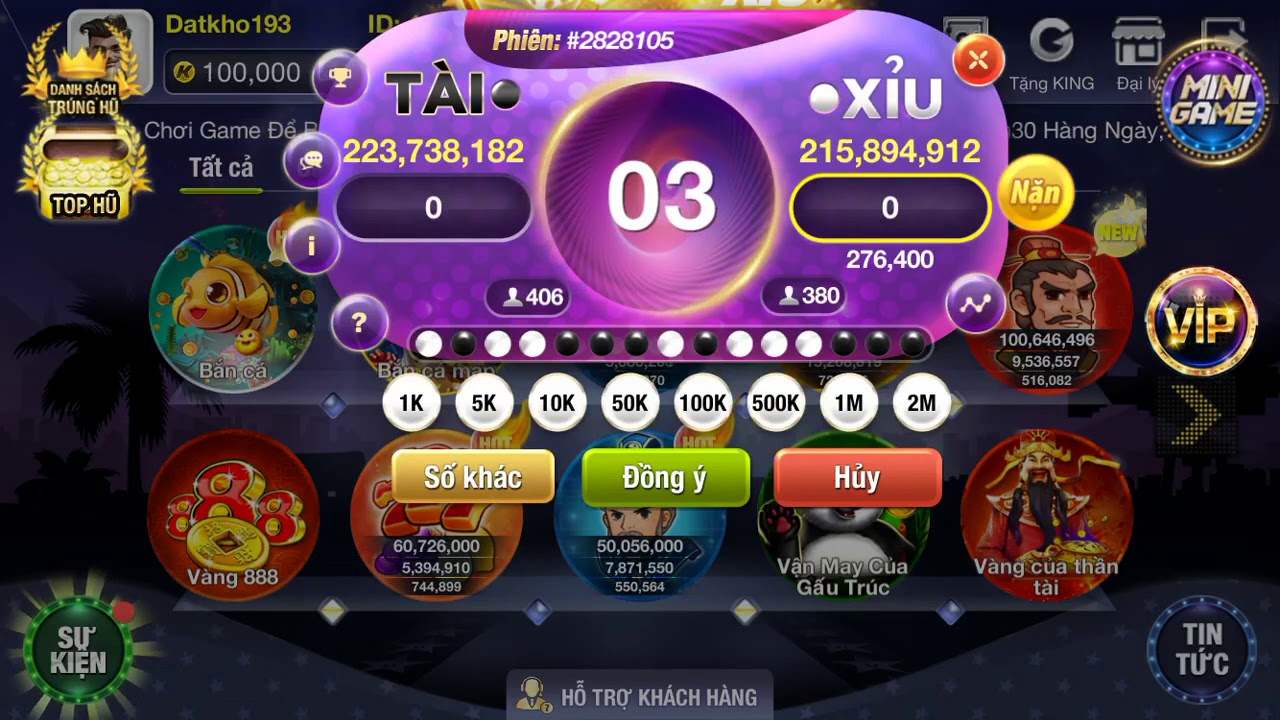
Task: Choose the 10K bet chip
Action: pyautogui.click(x=557, y=403)
